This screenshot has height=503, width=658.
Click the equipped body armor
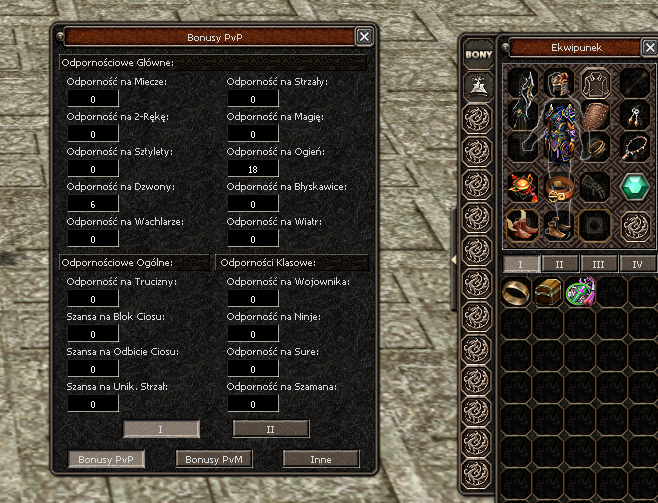(560, 135)
